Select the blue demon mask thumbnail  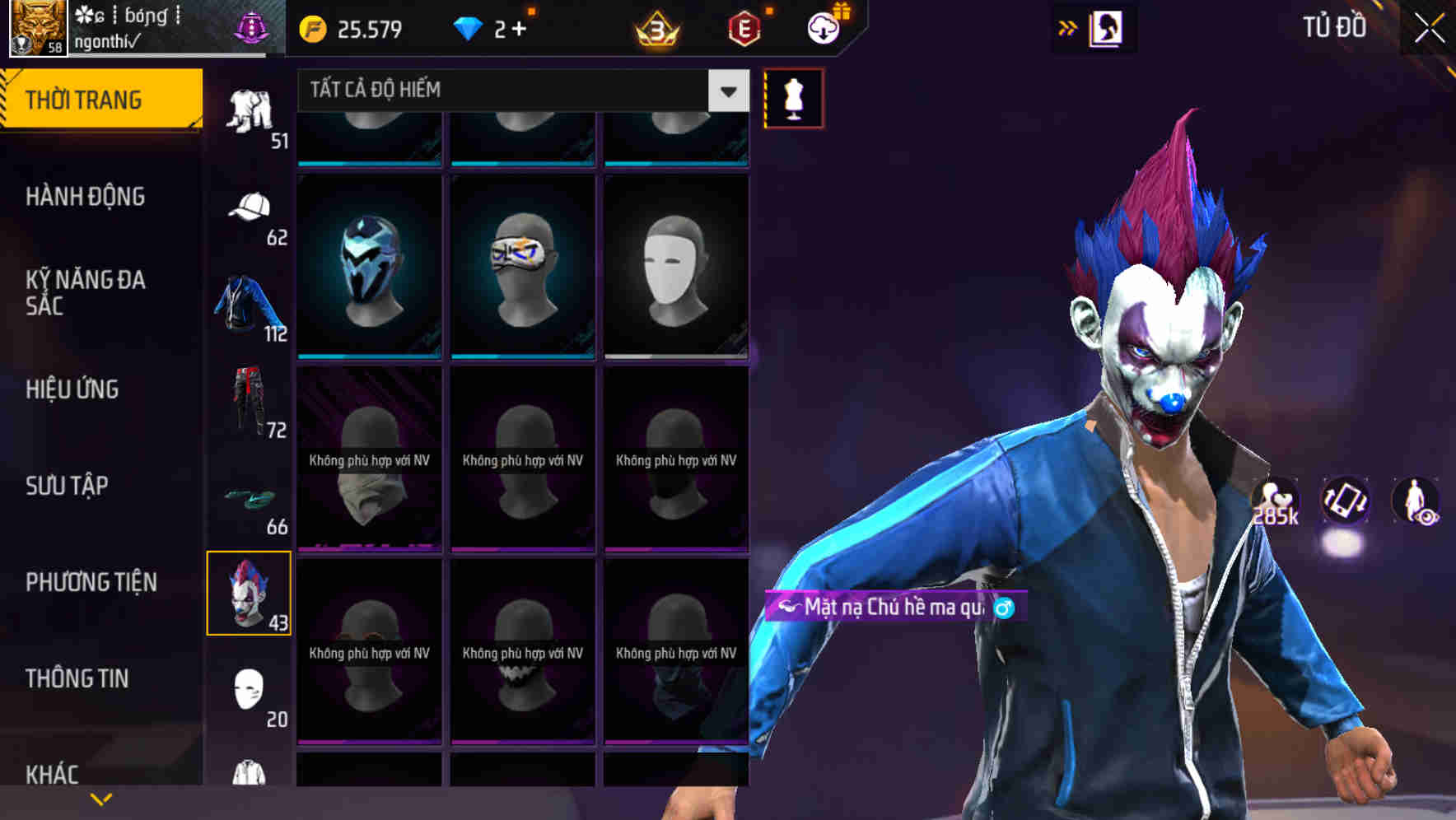tap(369, 265)
